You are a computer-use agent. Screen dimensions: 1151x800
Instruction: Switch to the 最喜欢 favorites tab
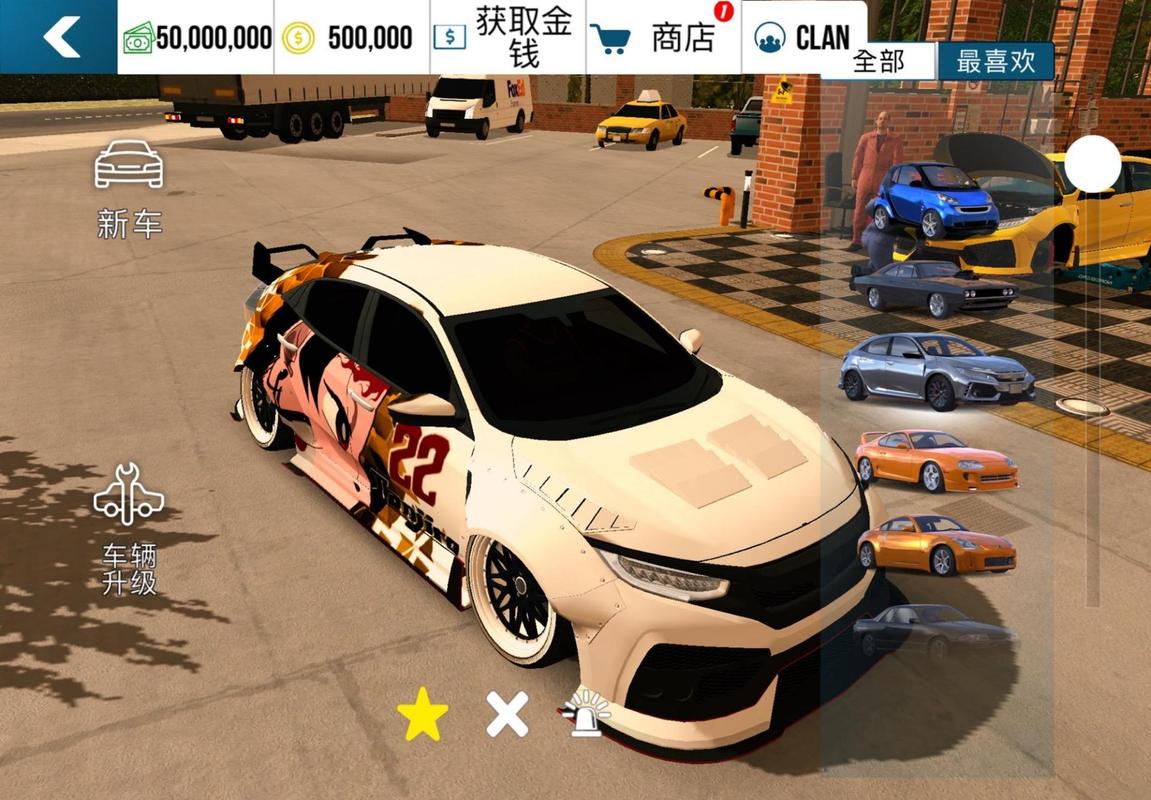click(995, 61)
